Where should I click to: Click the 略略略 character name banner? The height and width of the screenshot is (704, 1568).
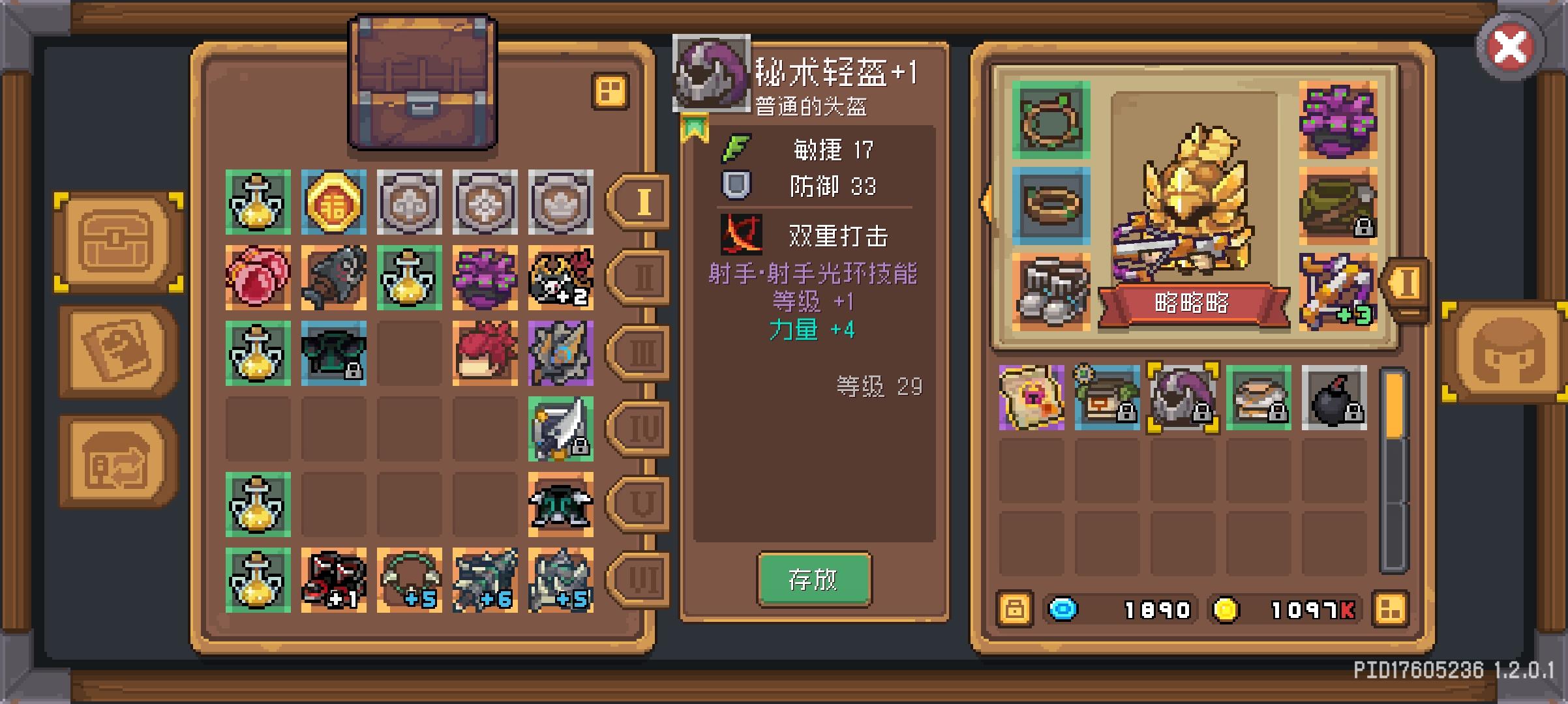[1194, 304]
